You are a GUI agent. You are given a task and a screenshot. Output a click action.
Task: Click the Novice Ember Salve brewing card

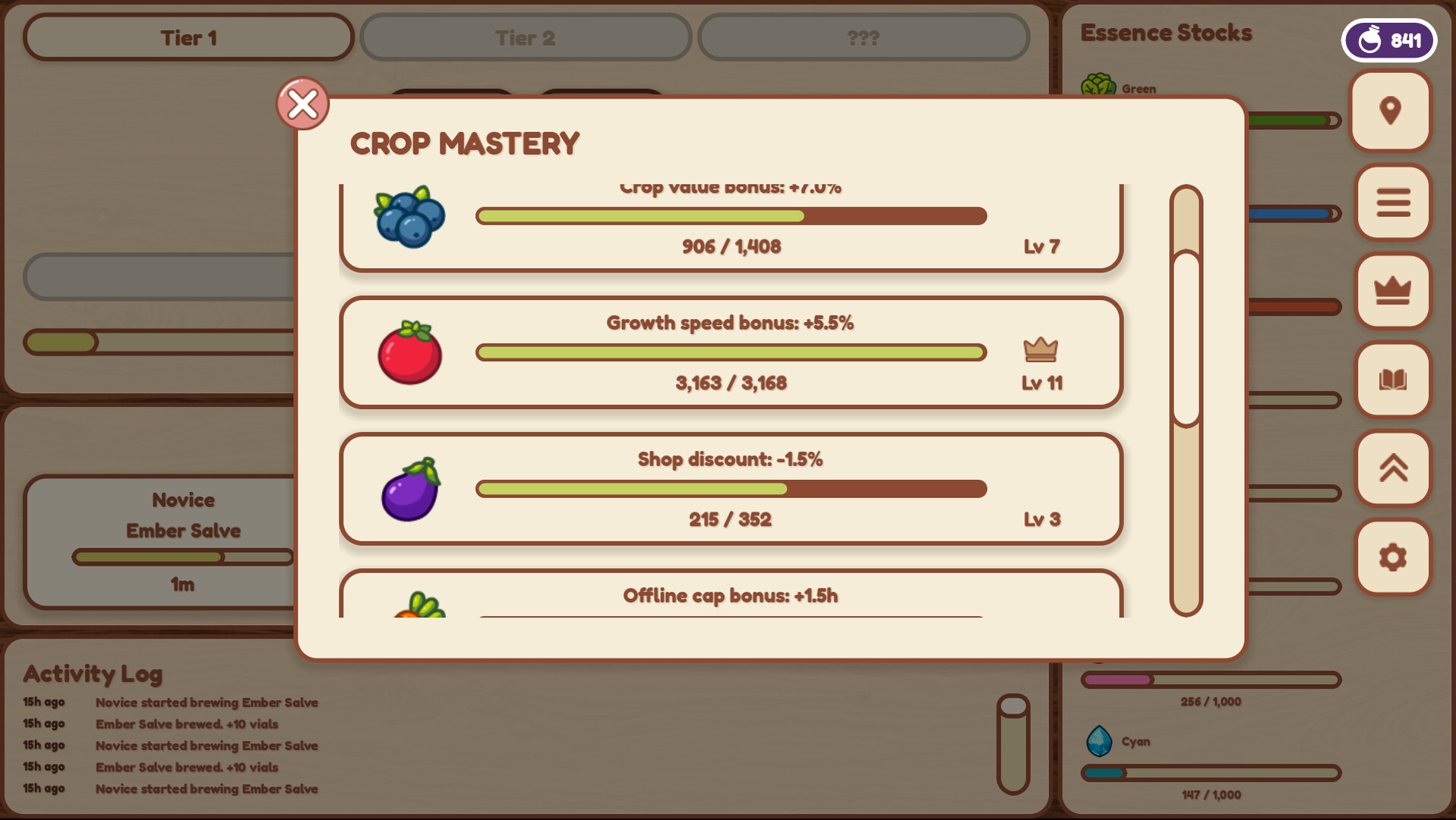pyautogui.click(x=182, y=541)
